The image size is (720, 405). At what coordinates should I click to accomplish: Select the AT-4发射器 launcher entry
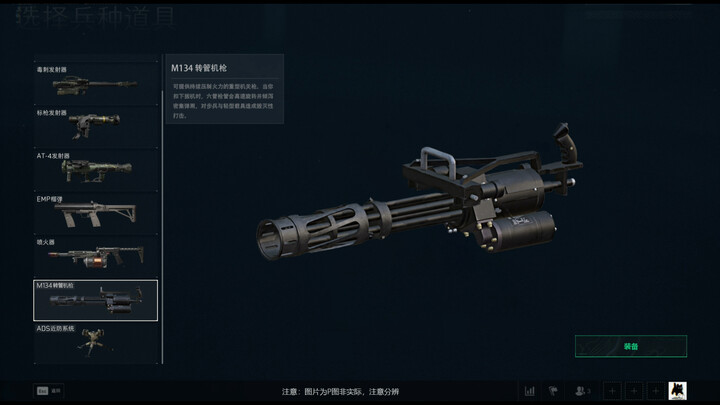[x=95, y=170]
